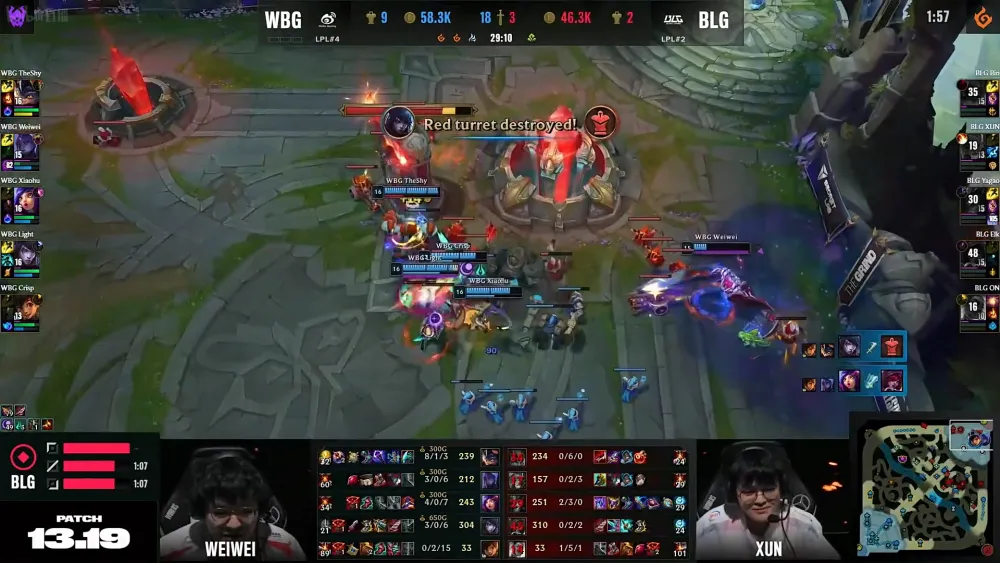Select BLG Elk's player panel
This screenshot has height=563, width=1000.
tap(978, 258)
